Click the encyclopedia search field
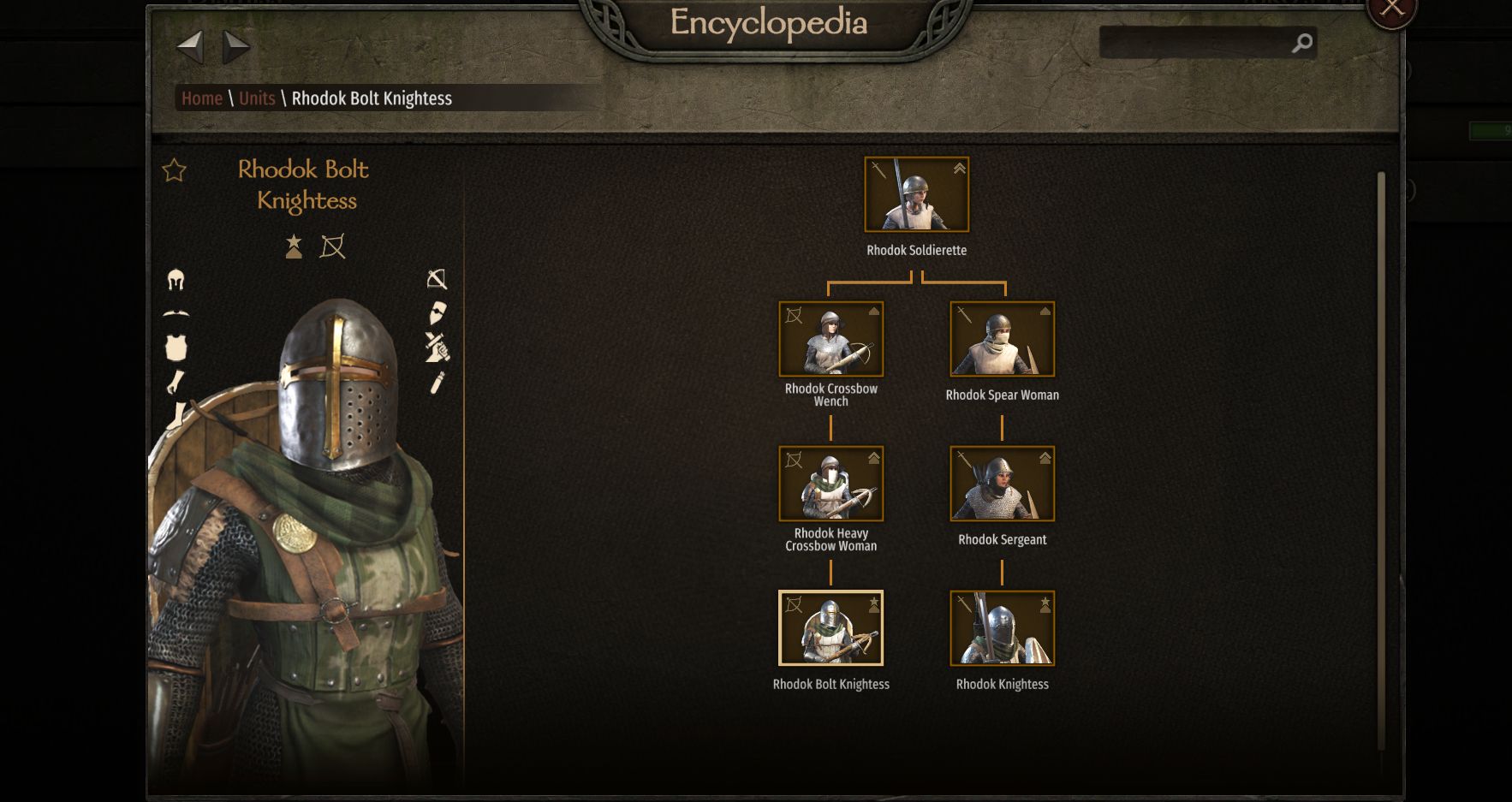Image resolution: width=1512 pixels, height=802 pixels. tap(1196, 43)
